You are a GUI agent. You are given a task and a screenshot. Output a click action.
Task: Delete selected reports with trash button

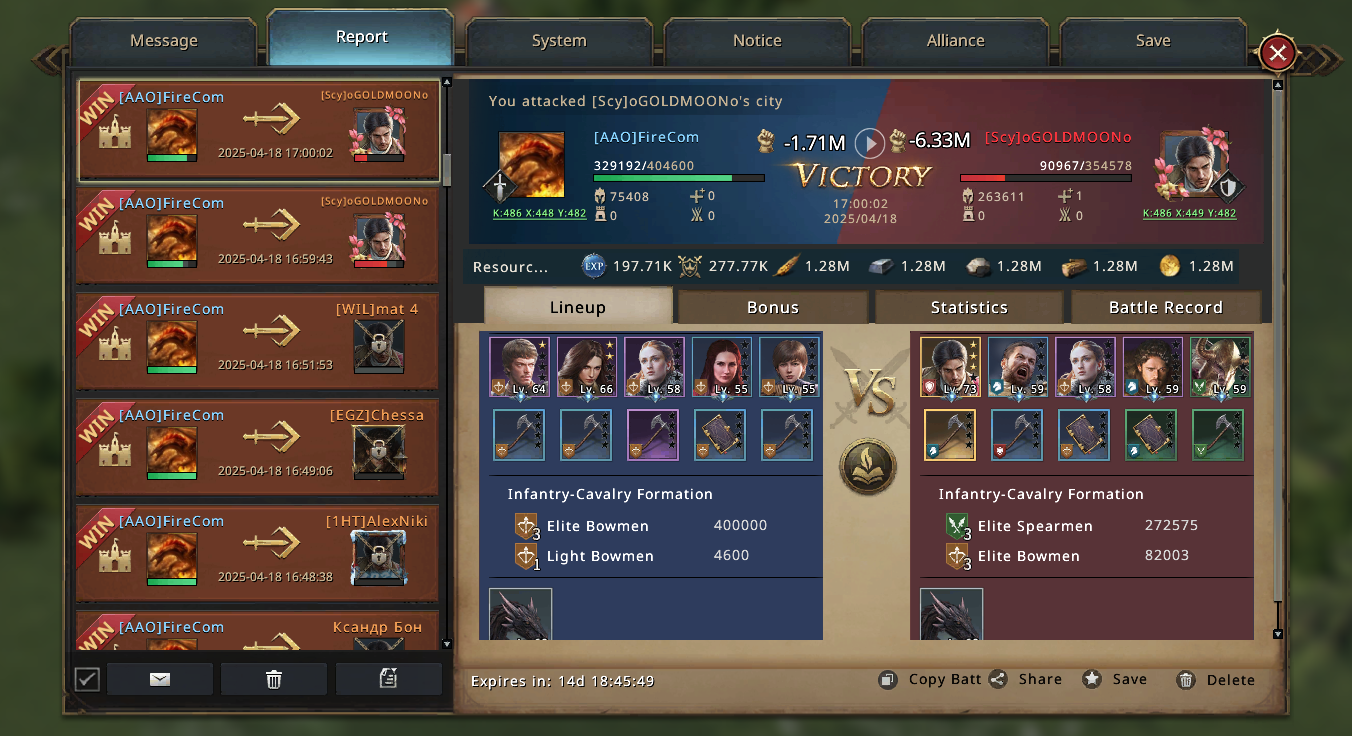click(x=274, y=679)
